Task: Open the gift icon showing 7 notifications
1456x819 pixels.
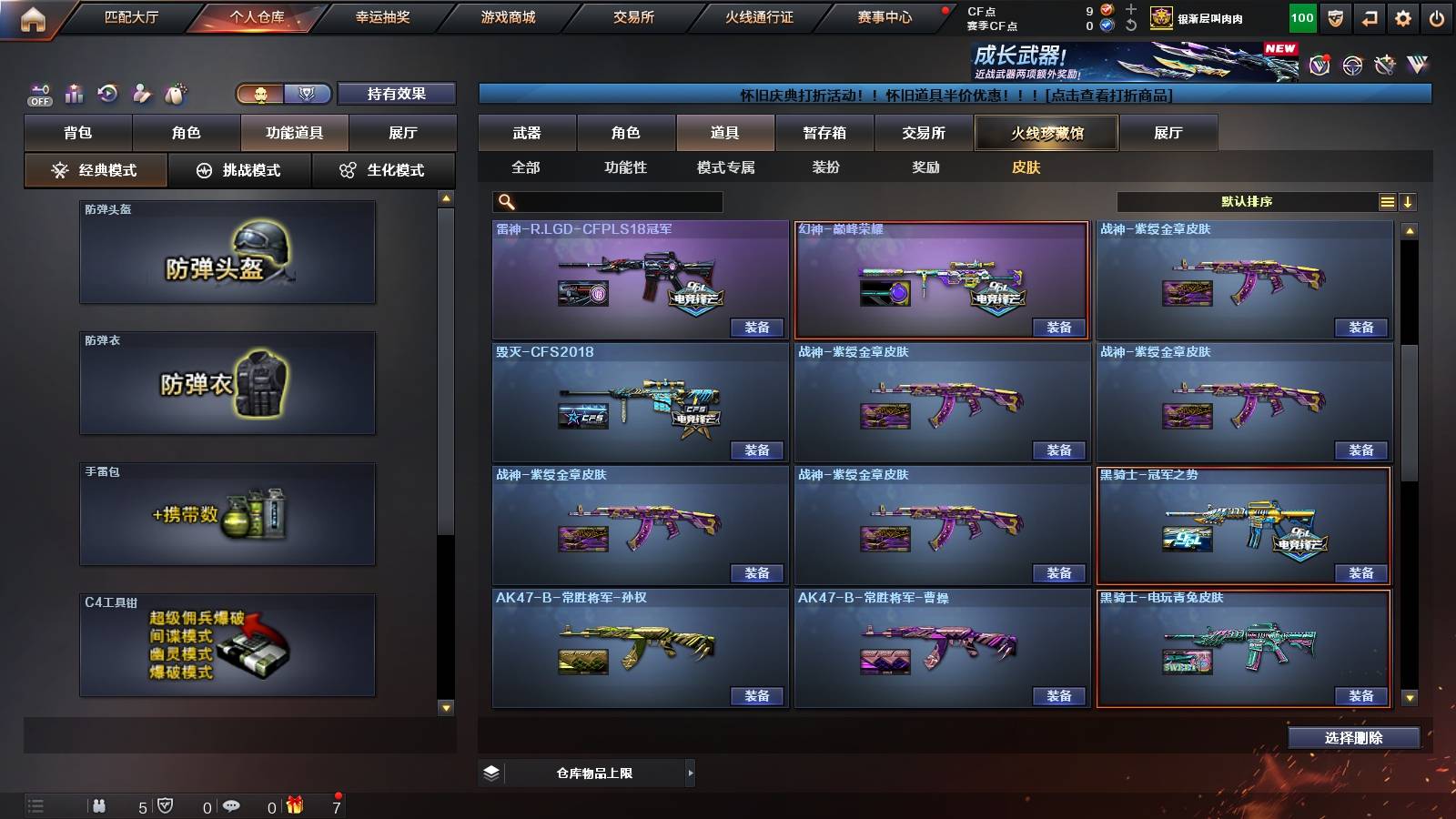Action: pyautogui.click(x=294, y=804)
